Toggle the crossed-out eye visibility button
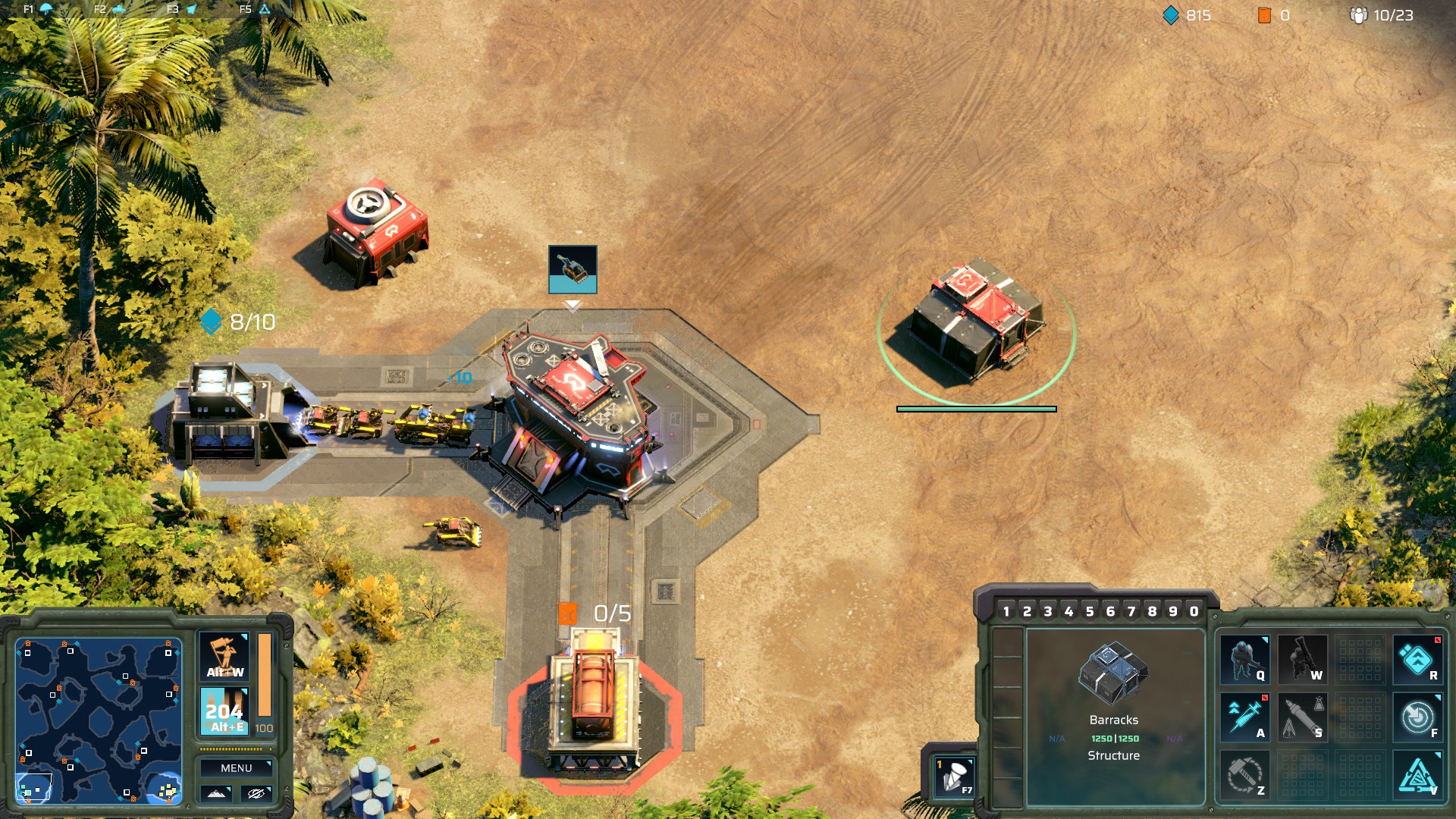The width and height of the screenshot is (1456, 819). pyautogui.click(x=256, y=793)
